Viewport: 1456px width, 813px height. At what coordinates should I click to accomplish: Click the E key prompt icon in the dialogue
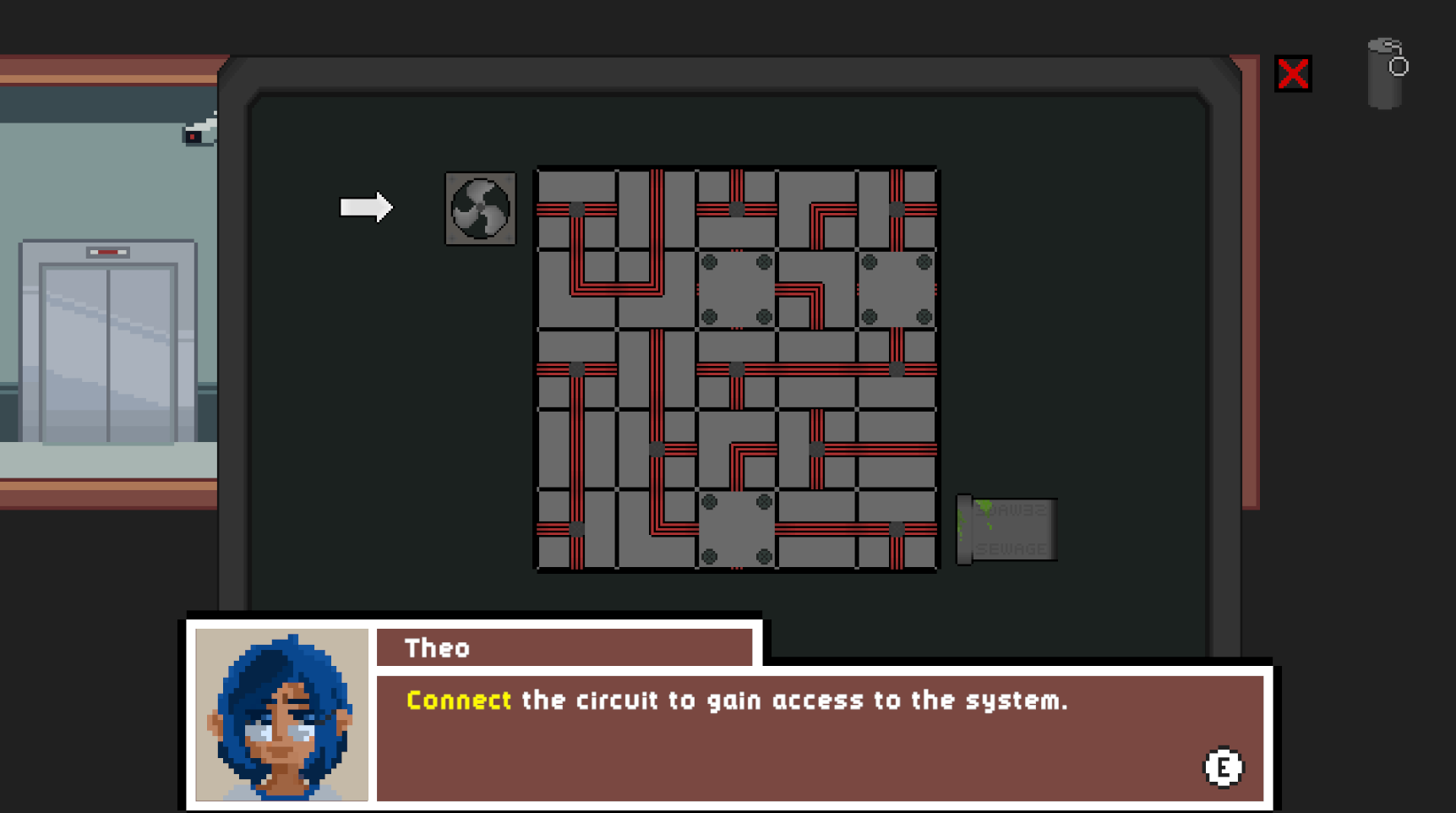pyautogui.click(x=1224, y=767)
